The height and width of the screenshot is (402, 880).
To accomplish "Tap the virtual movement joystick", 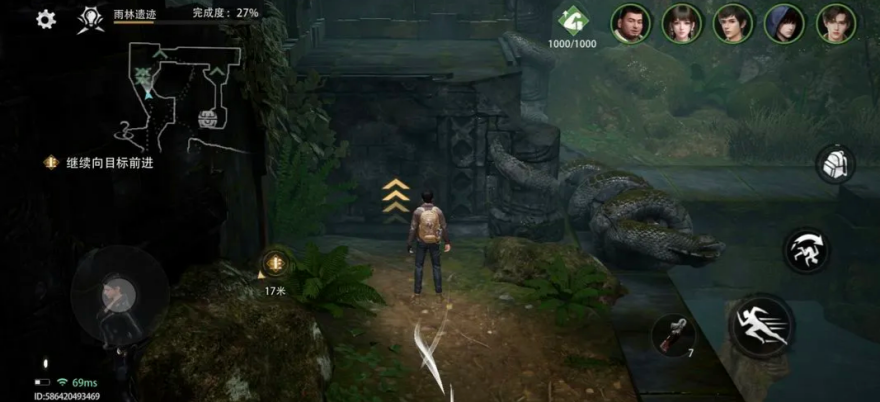I will pyautogui.click(x=118, y=294).
